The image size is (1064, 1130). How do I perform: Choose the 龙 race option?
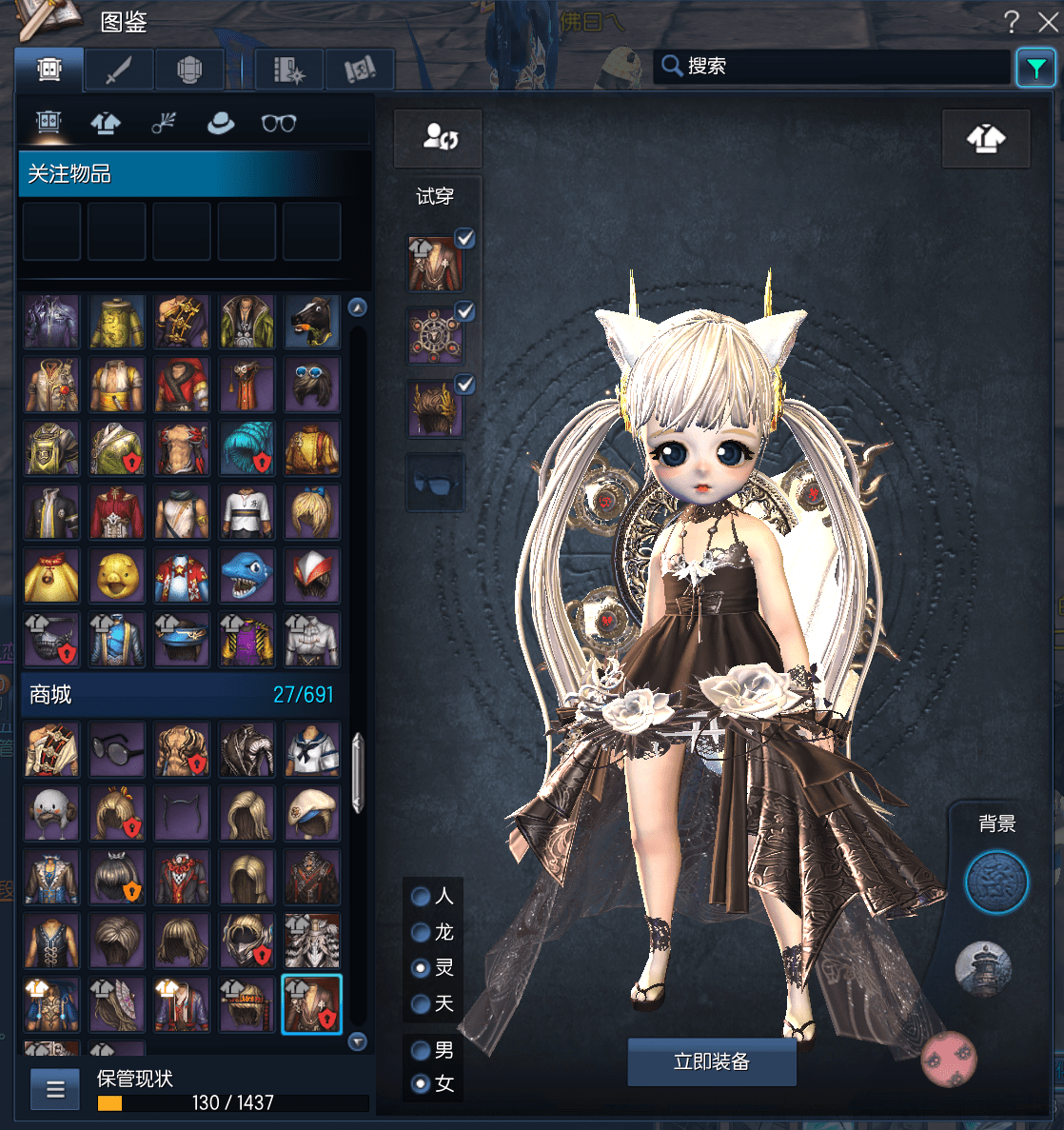pyautogui.click(x=421, y=932)
